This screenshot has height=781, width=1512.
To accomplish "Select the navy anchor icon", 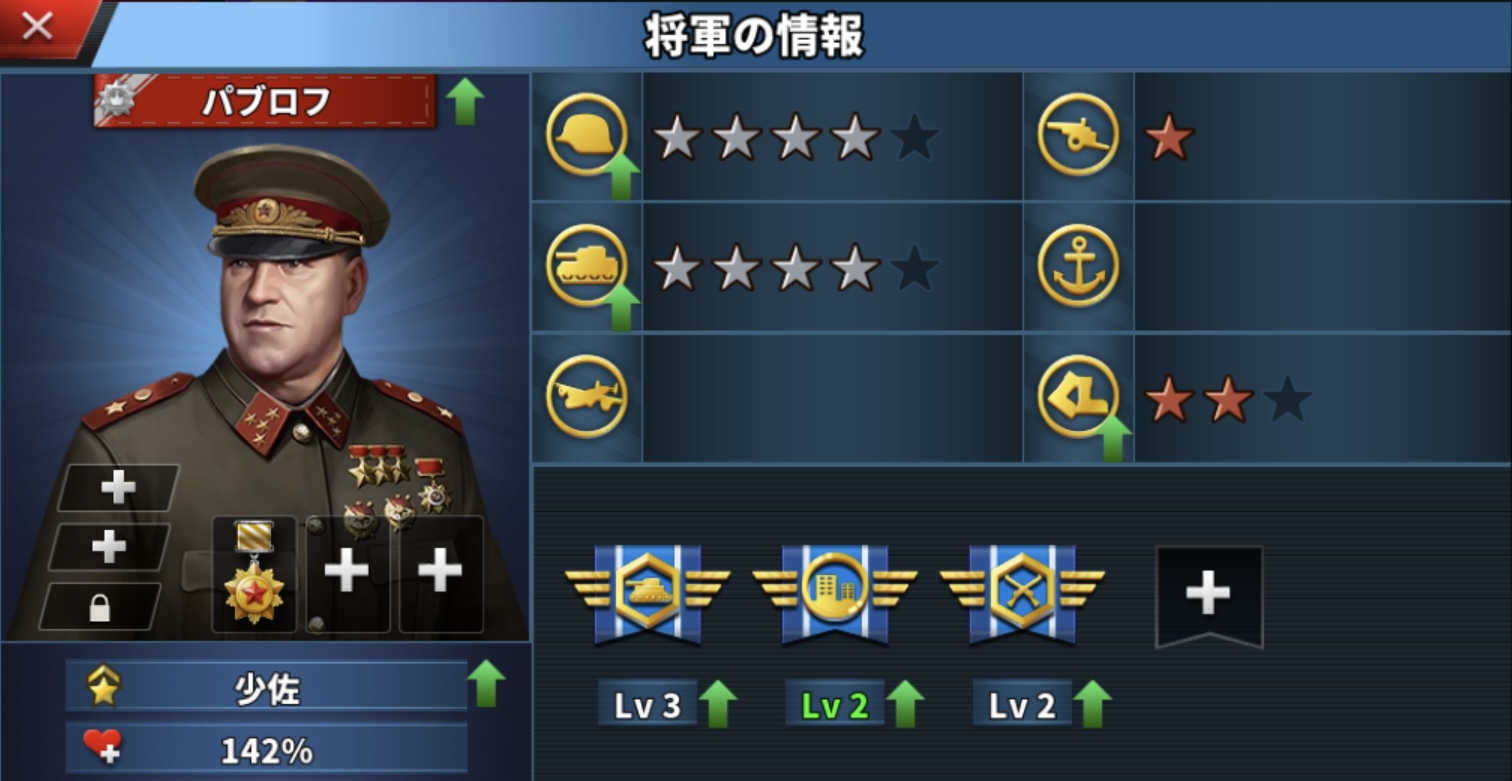I will point(1078,266).
